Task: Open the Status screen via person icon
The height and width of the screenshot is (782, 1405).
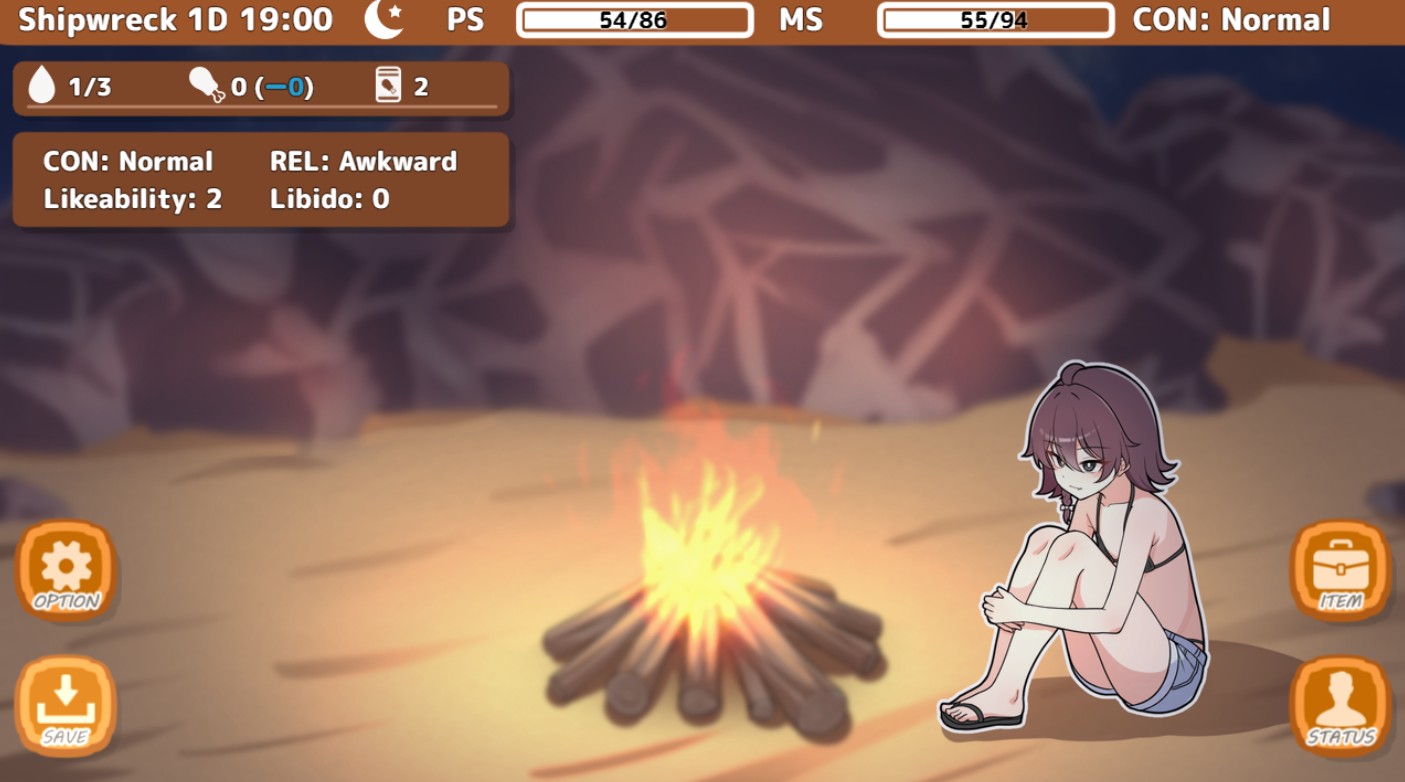Action: click(1340, 705)
